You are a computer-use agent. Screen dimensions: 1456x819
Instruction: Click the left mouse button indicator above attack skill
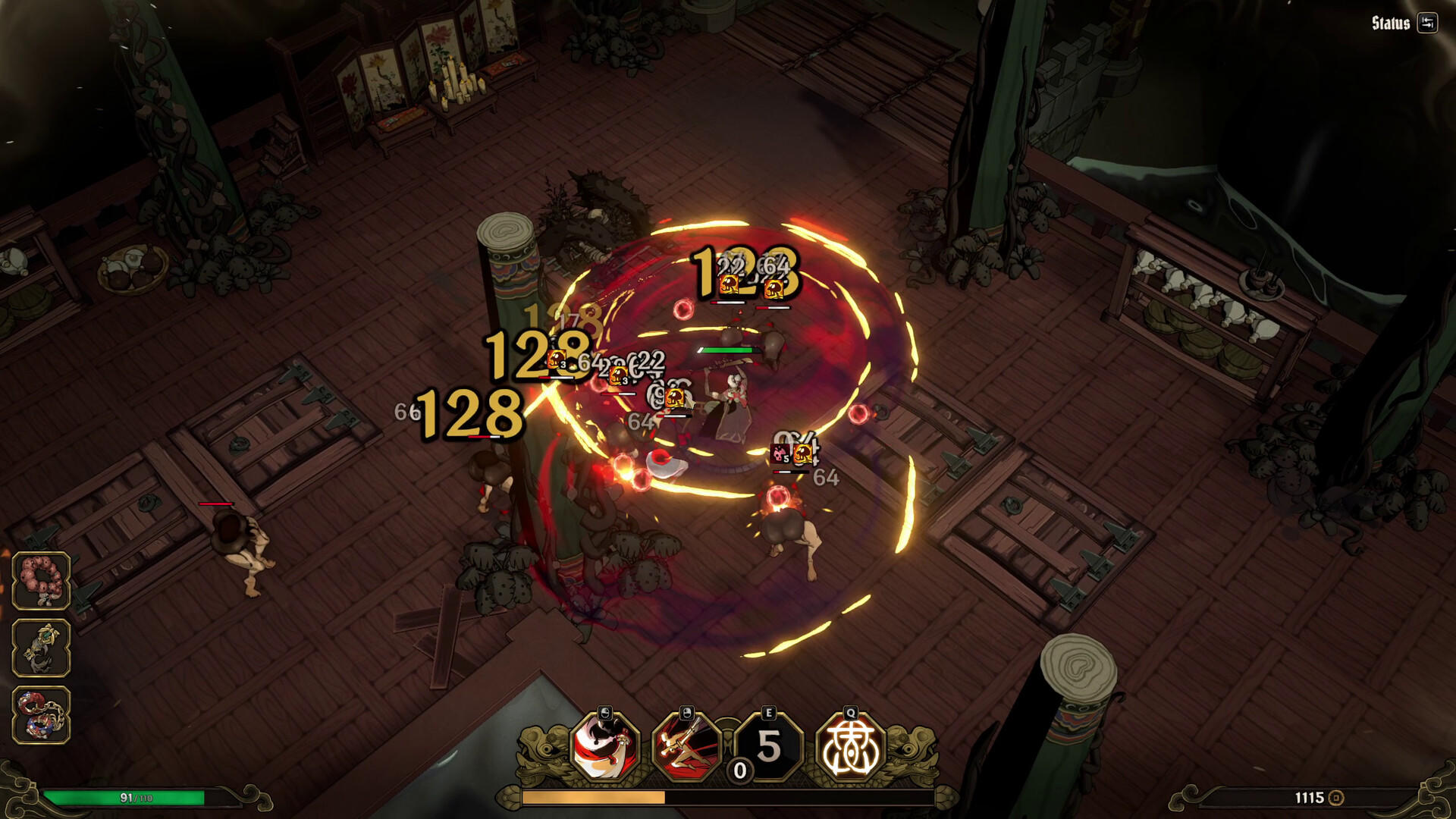(x=604, y=713)
